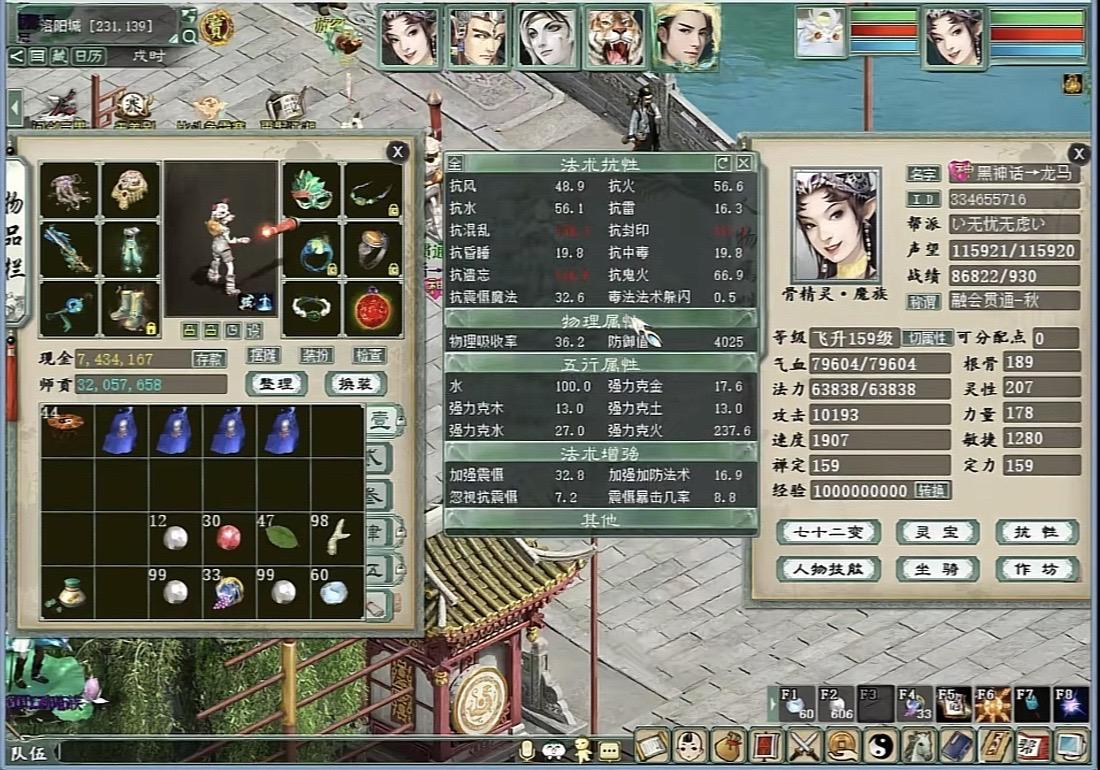The width and height of the screenshot is (1100, 770).
Task: Close the character attributes panel
Action: [x=1078, y=153]
